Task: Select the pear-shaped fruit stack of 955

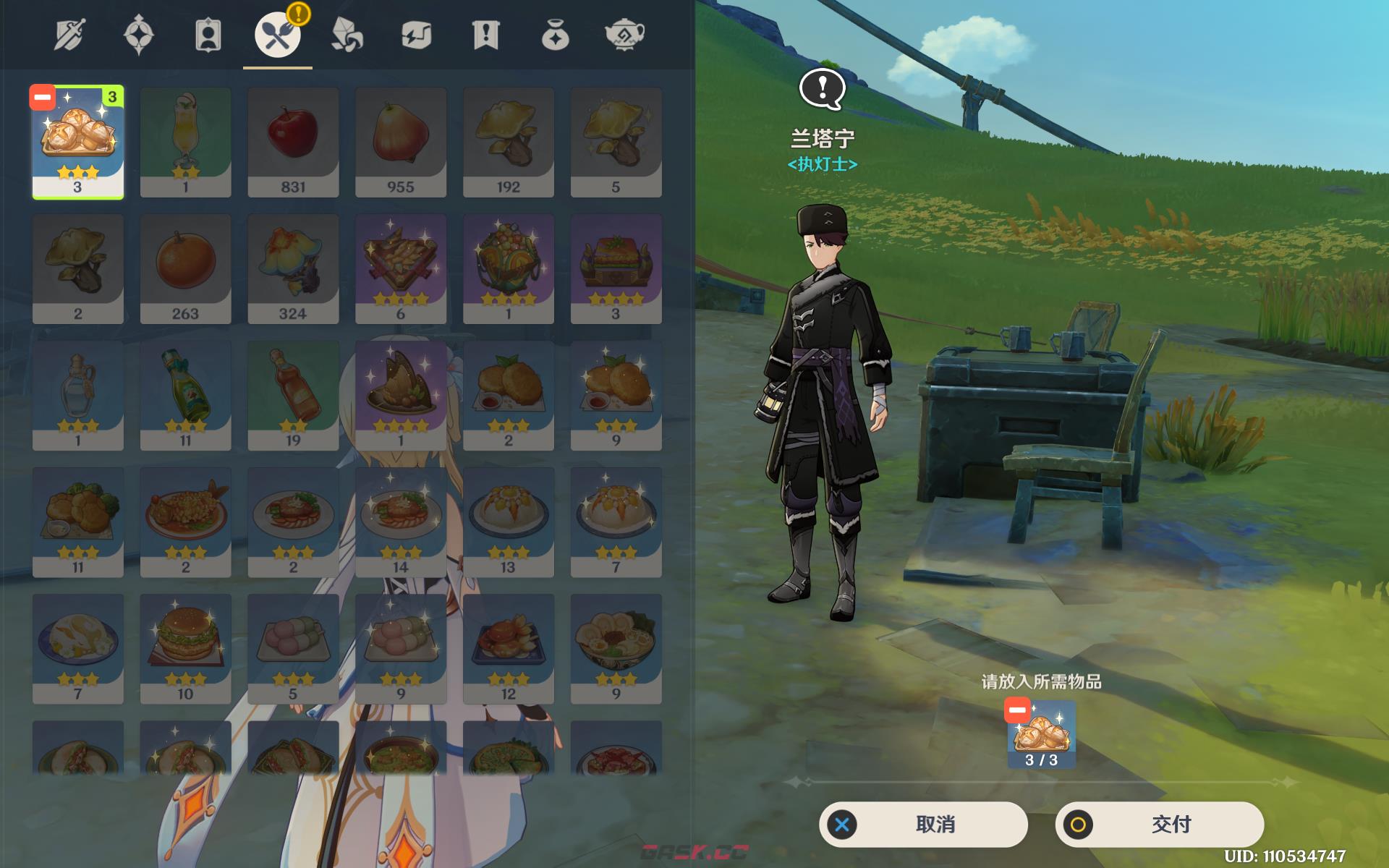Action: point(400,142)
